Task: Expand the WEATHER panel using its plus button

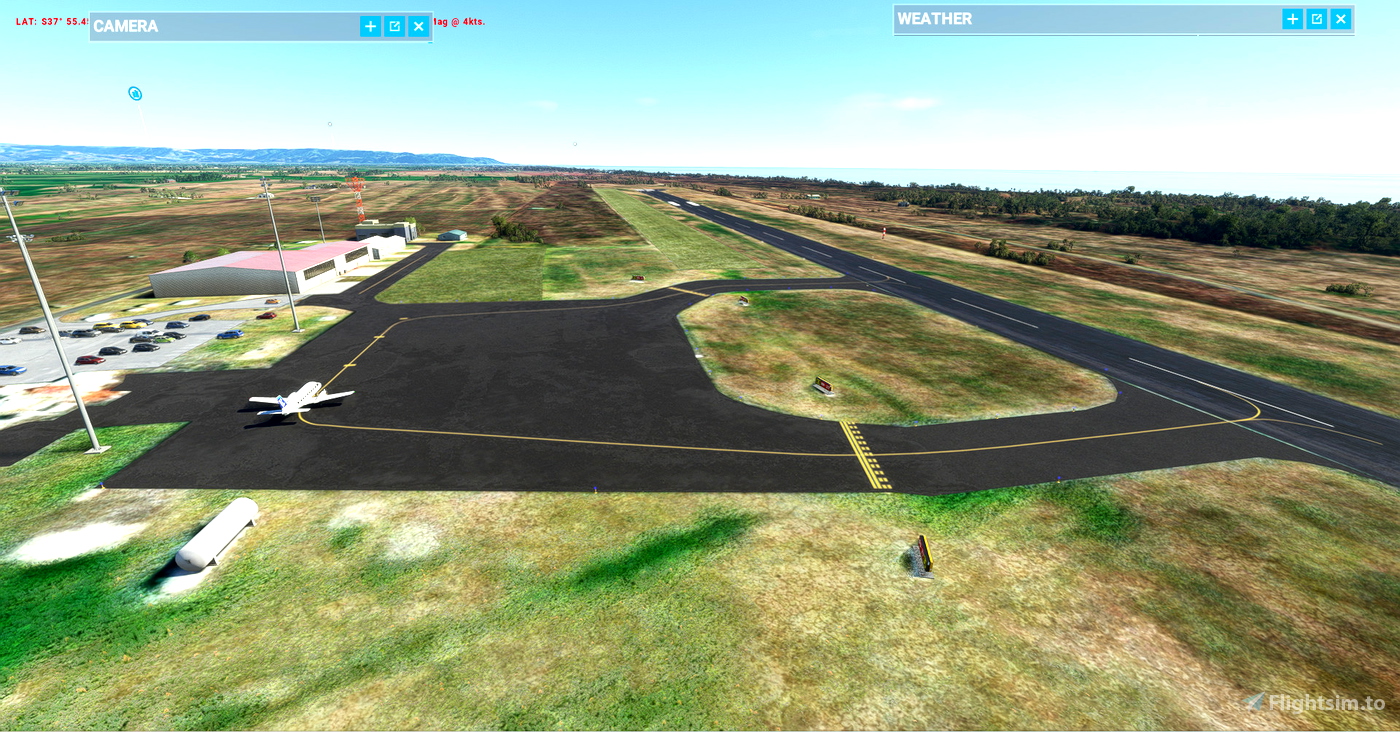Action: tap(1291, 18)
